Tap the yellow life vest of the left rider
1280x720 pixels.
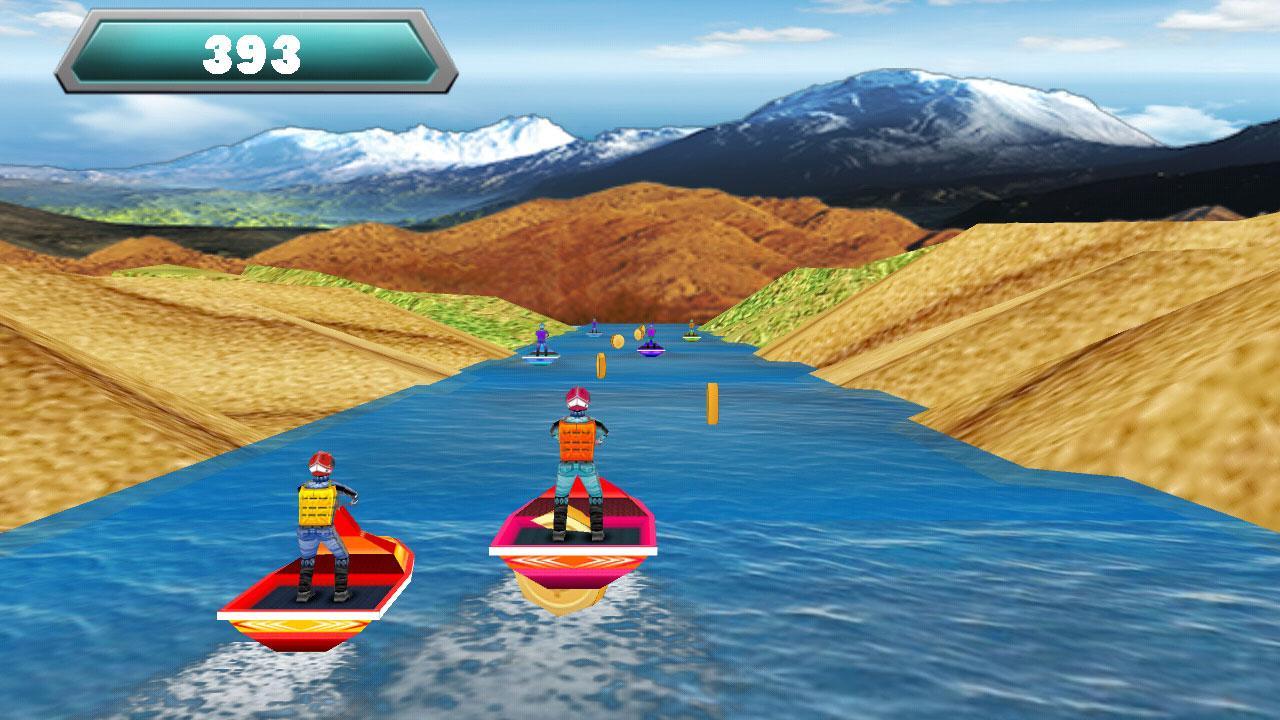click(318, 505)
